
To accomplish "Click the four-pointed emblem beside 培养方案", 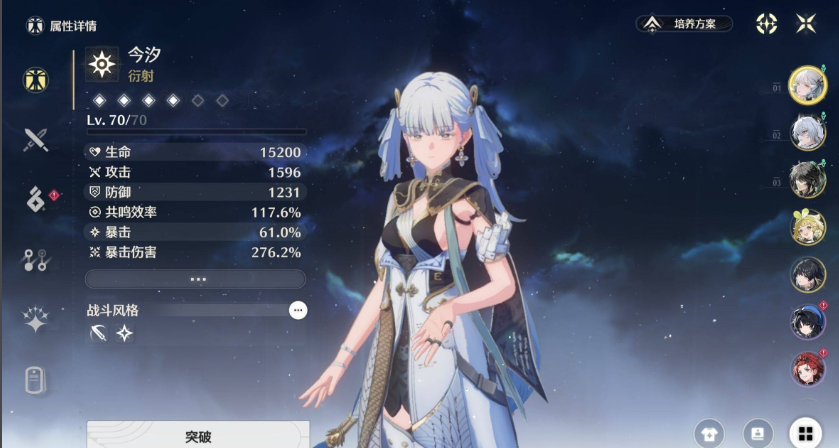I will point(766,23).
